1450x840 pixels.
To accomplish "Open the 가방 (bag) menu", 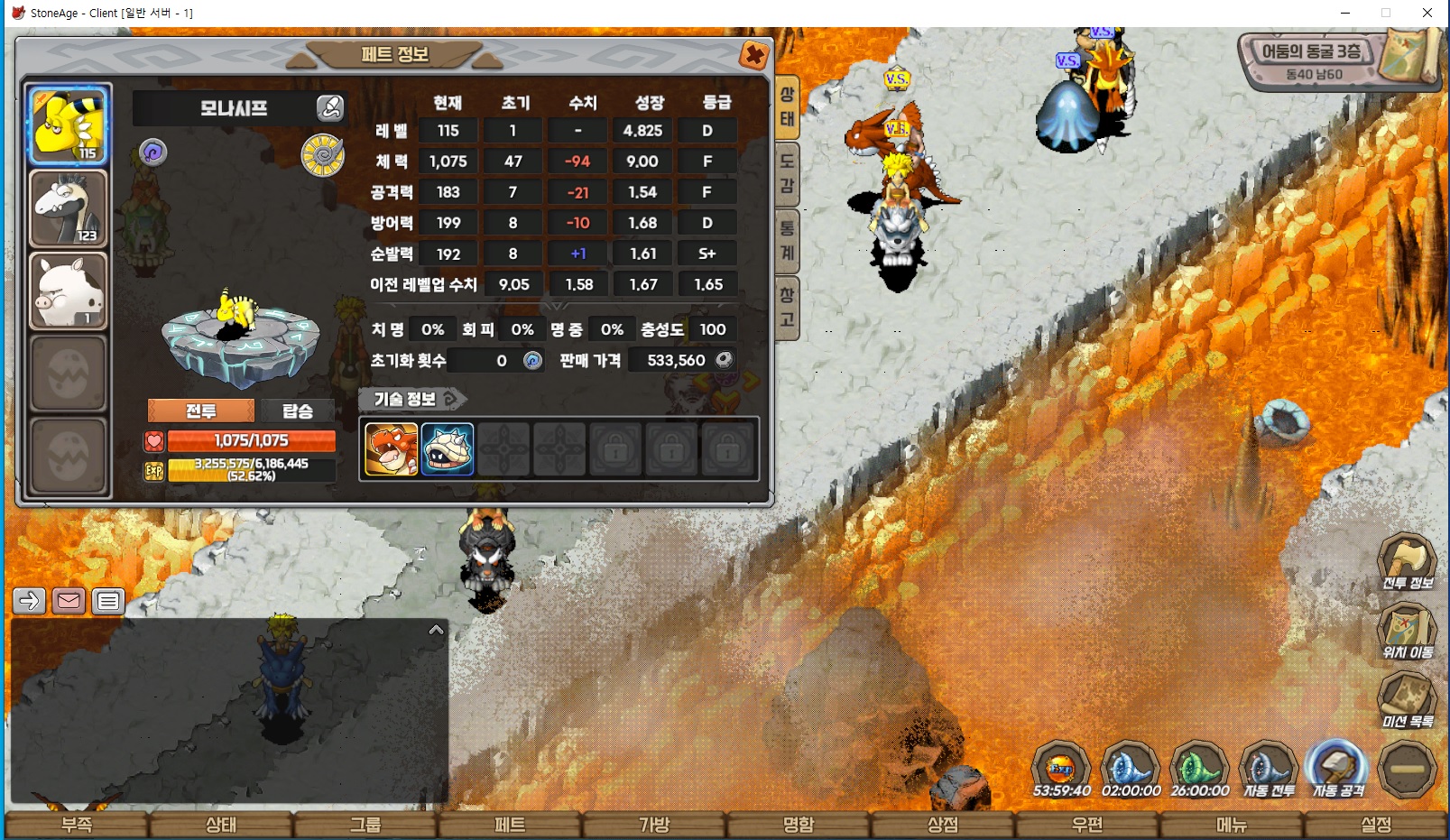I will coord(654,825).
